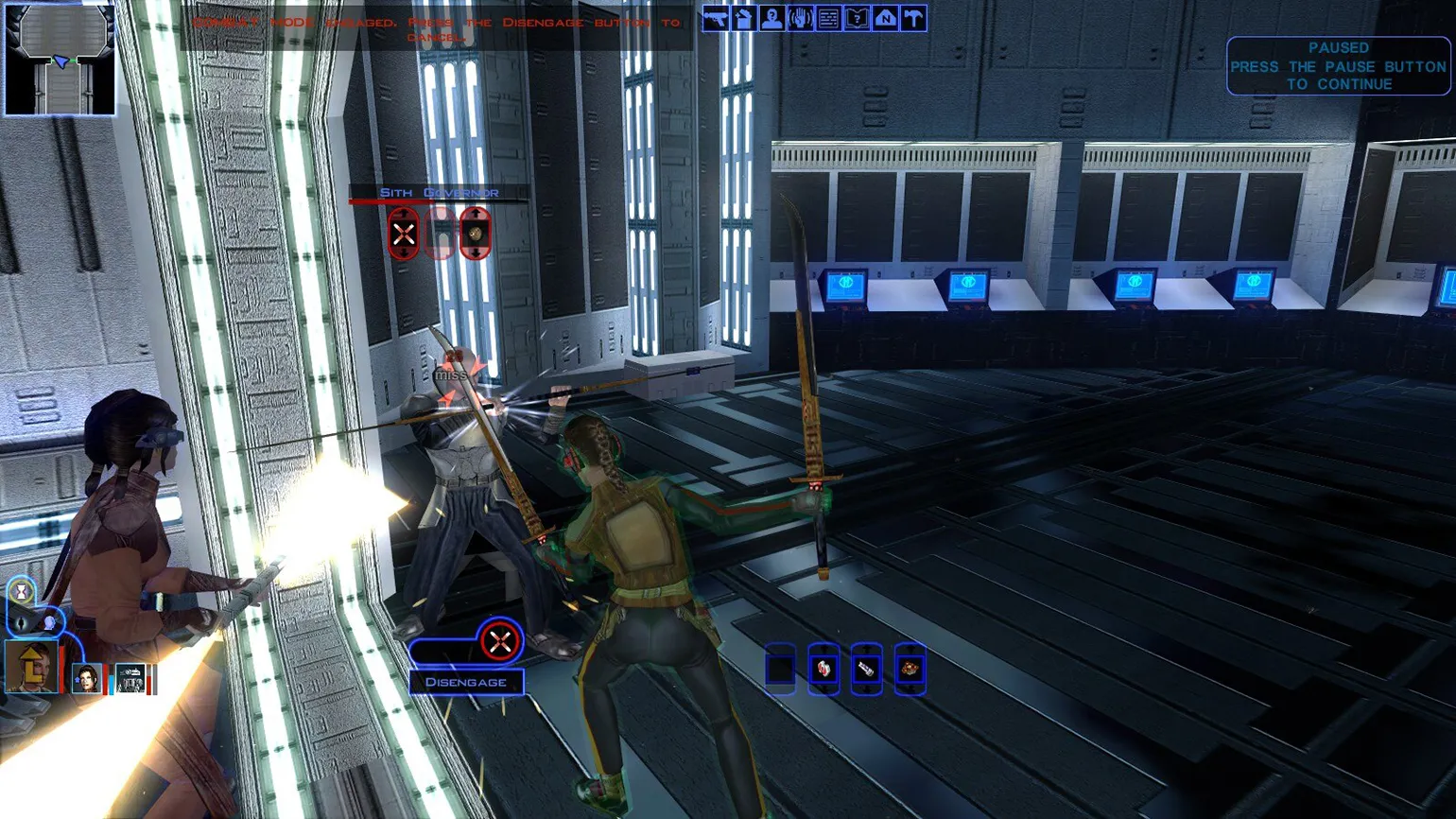The height and width of the screenshot is (819, 1456).
Task: Switch to the dark-haired woman party portrait
Action: tap(86, 678)
